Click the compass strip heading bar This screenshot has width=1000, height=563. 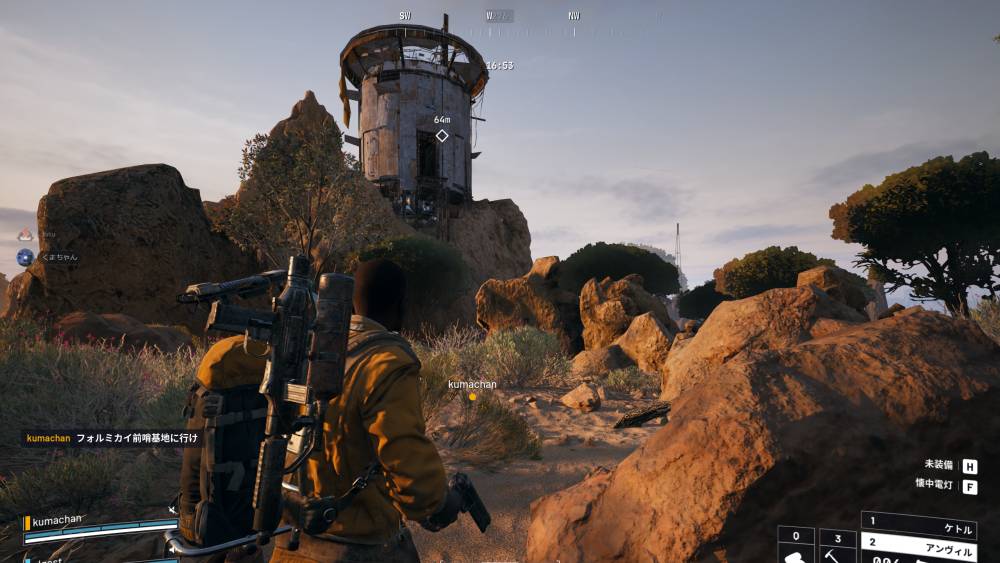[492, 16]
